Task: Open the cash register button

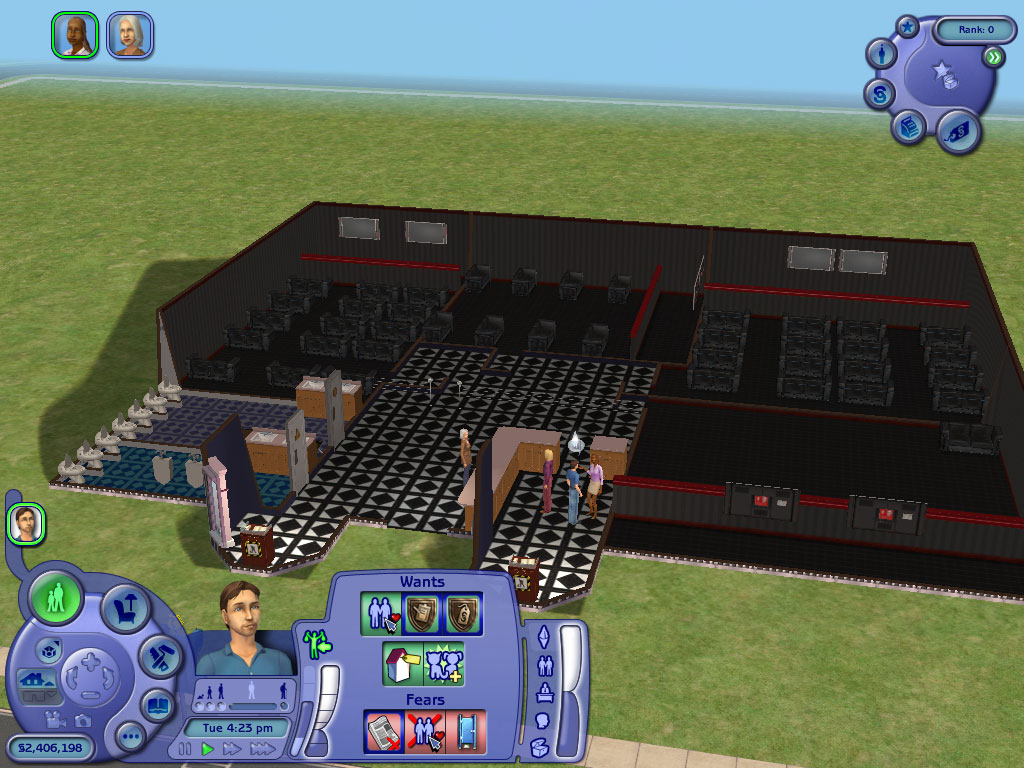Action: (907, 129)
